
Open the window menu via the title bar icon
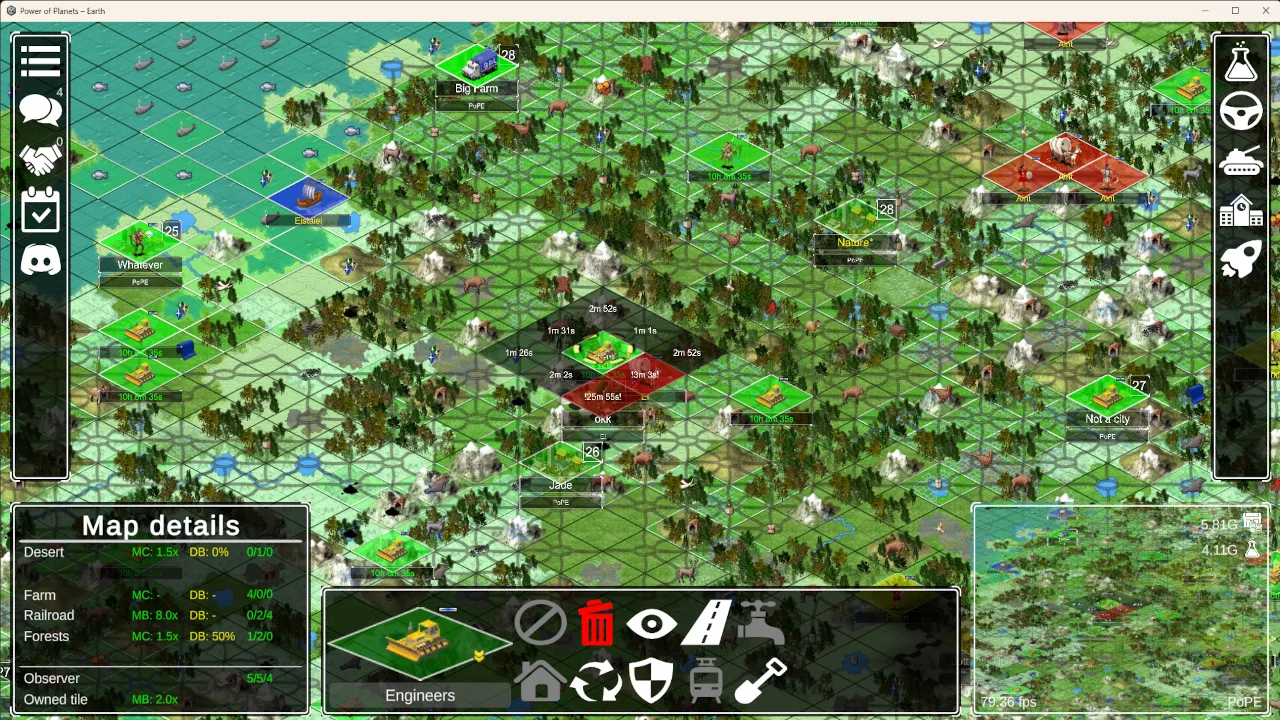pos(11,10)
